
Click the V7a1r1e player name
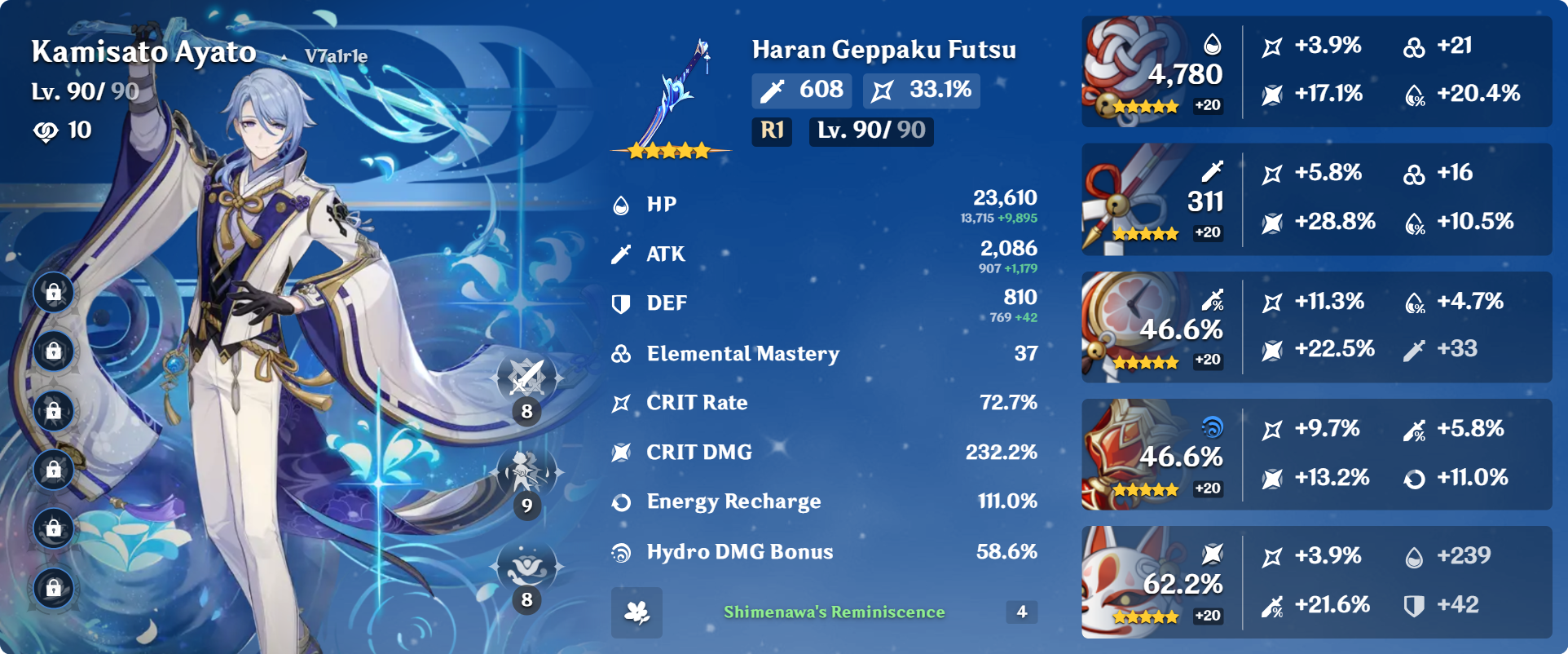click(337, 57)
